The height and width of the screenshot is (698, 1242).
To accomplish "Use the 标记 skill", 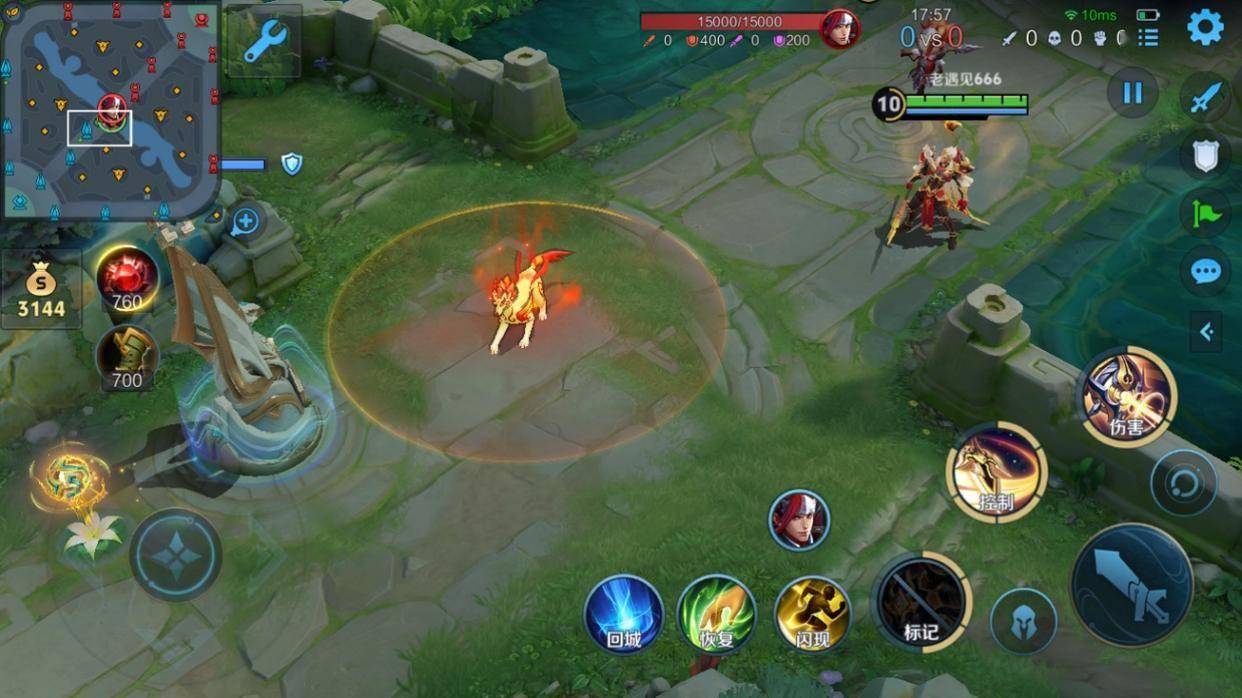I will (x=921, y=602).
